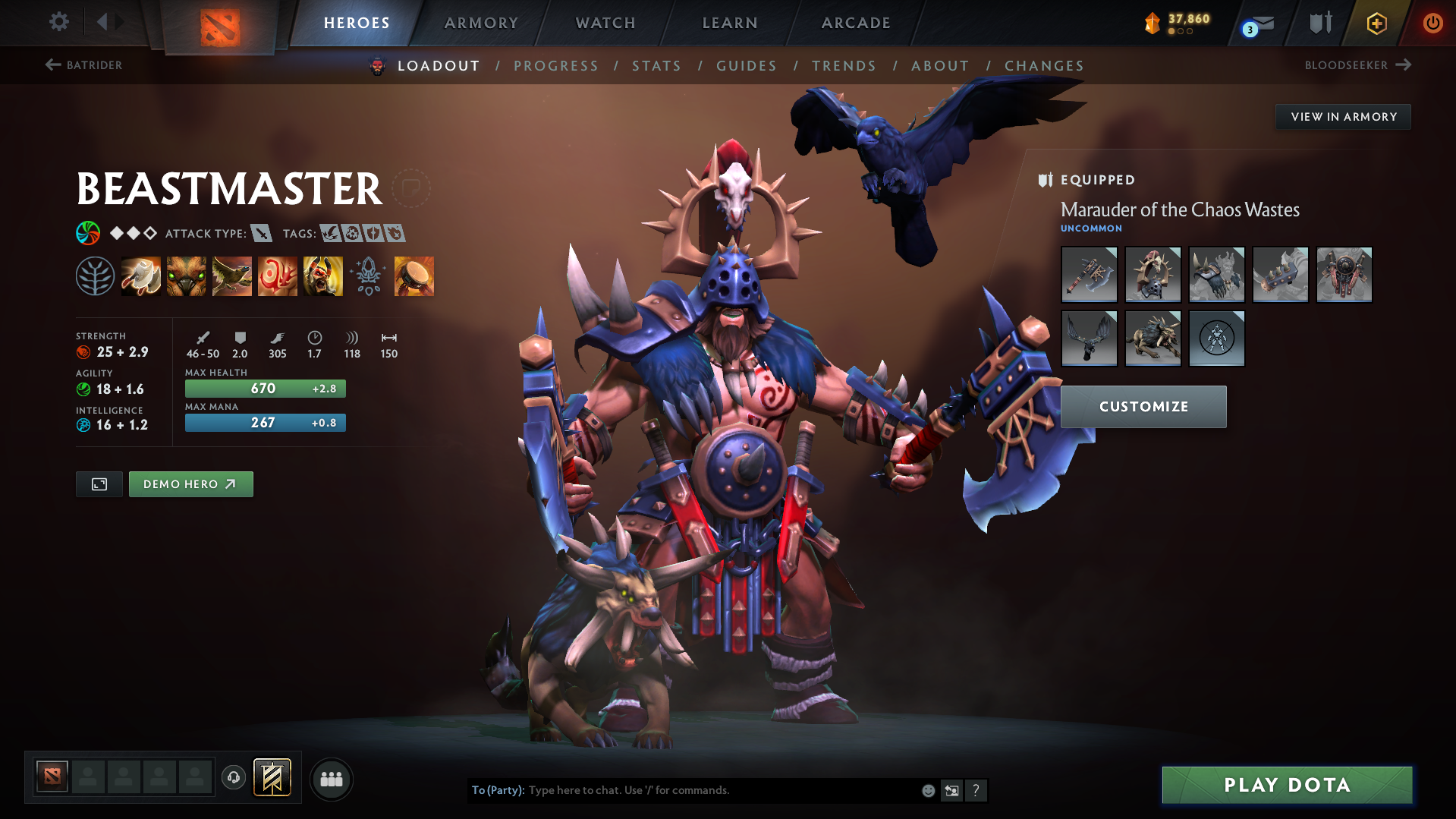Click the CUSTOMIZE button
1456x819 pixels.
[x=1143, y=406]
